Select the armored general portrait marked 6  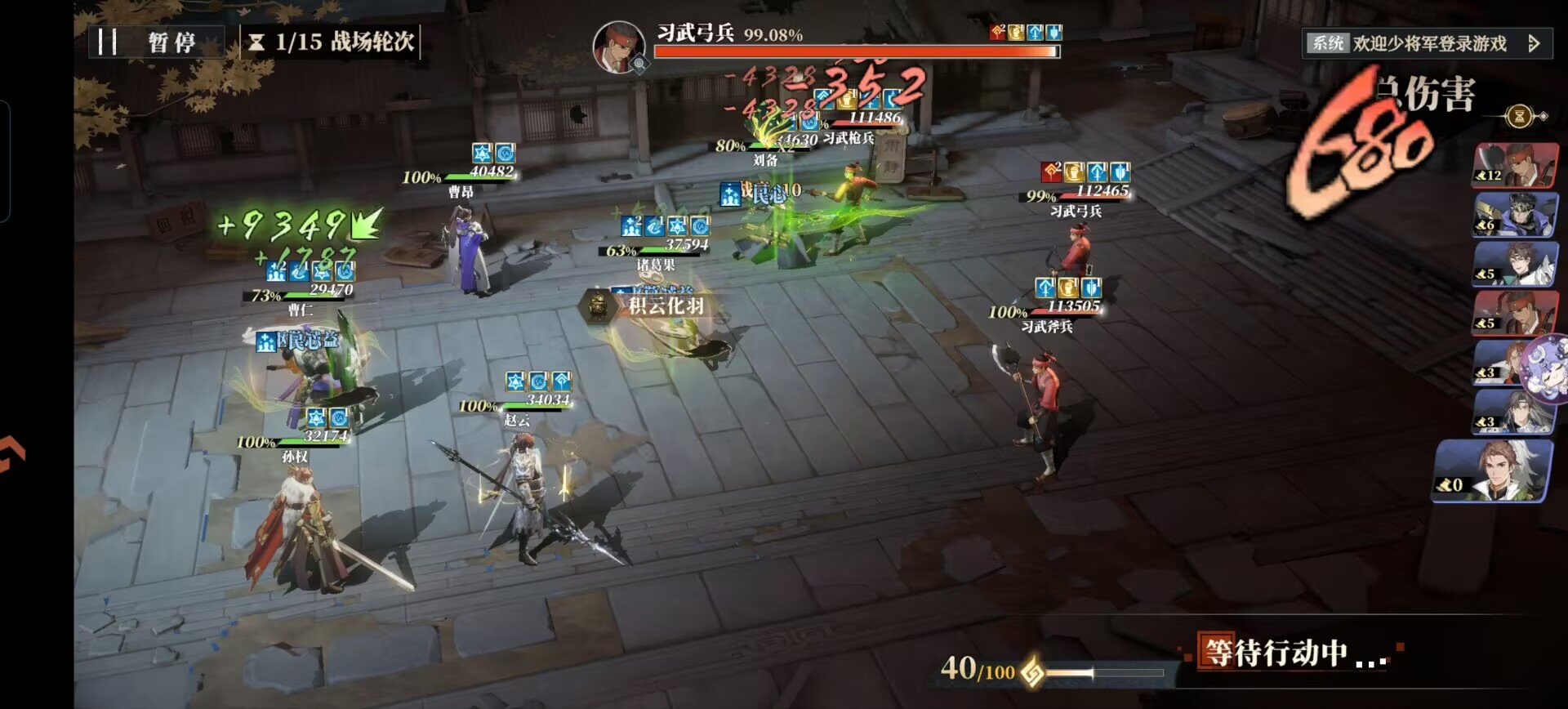pos(1515,215)
